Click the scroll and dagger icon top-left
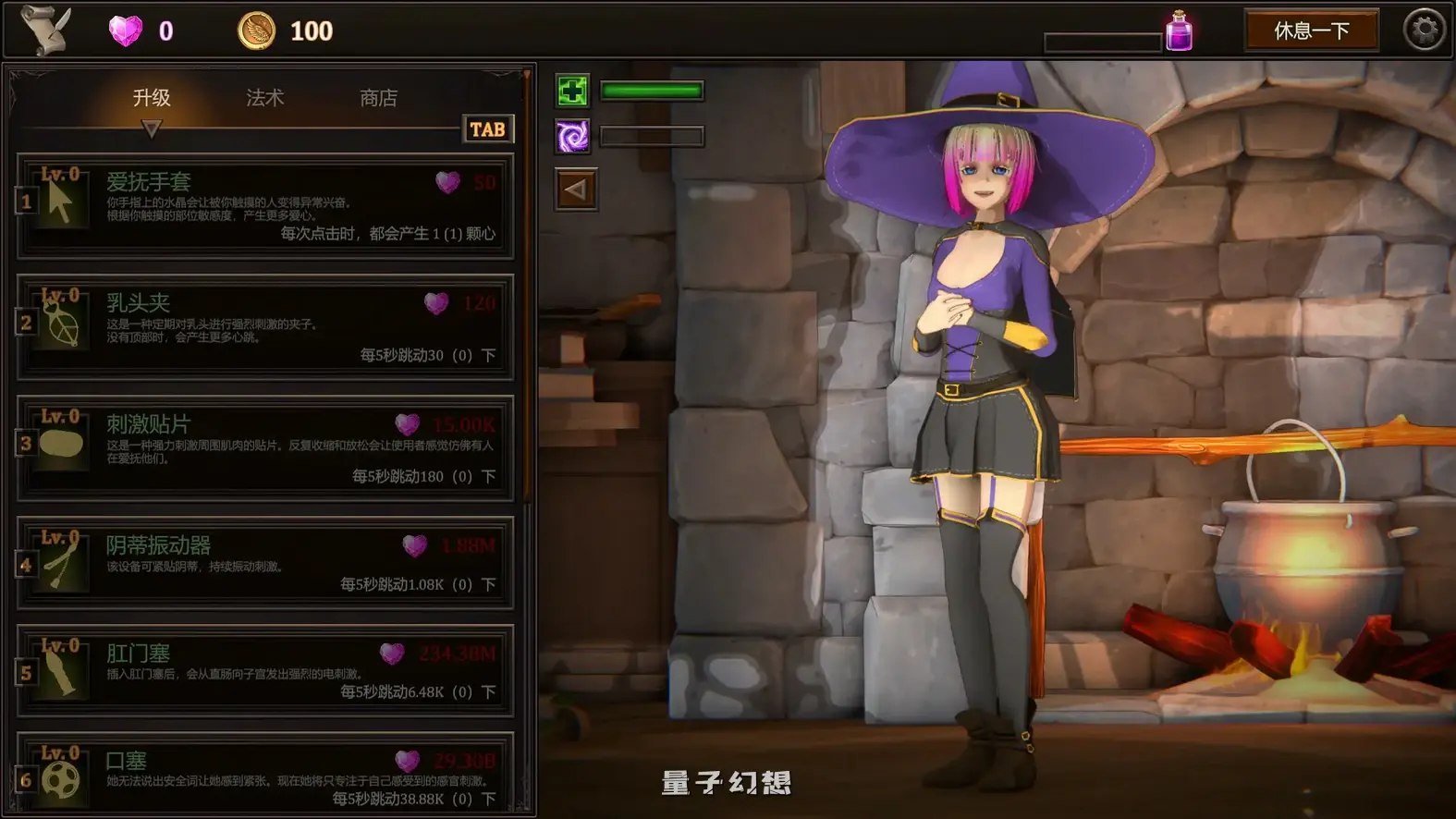The width and height of the screenshot is (1456, 819). (x=43, y=31)
